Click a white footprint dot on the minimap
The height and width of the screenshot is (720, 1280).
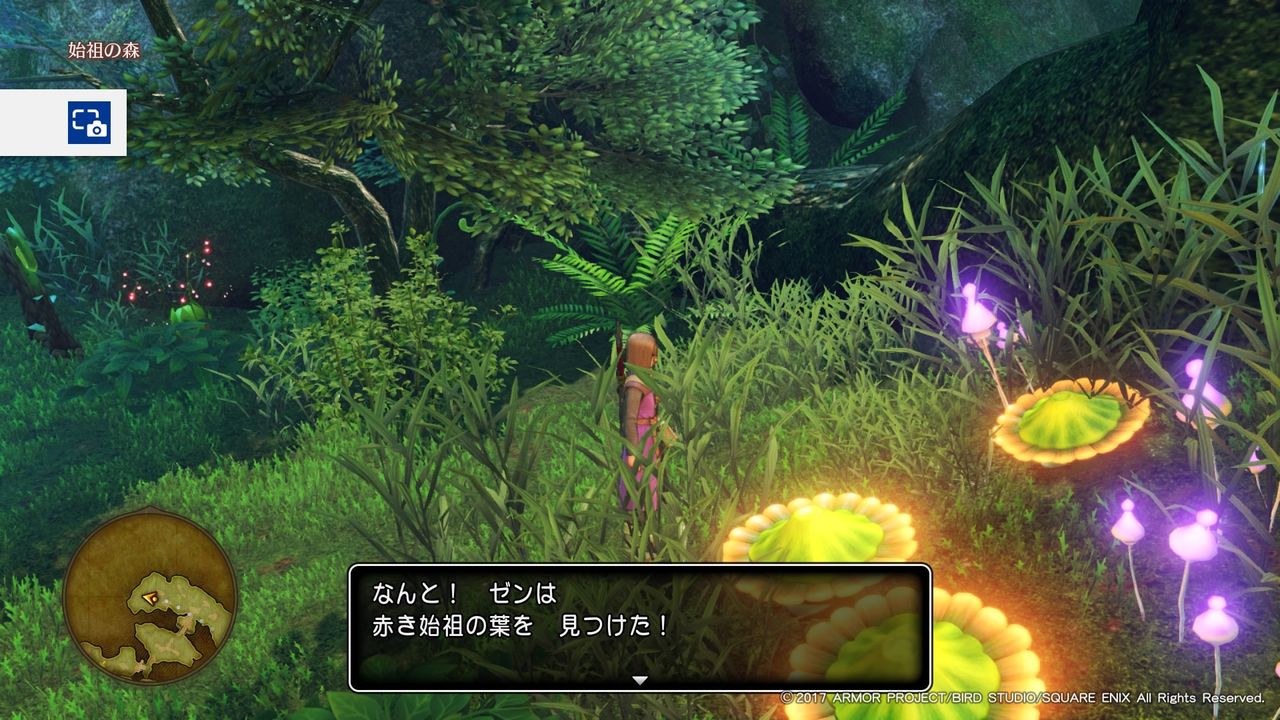[x=168, y=603]
